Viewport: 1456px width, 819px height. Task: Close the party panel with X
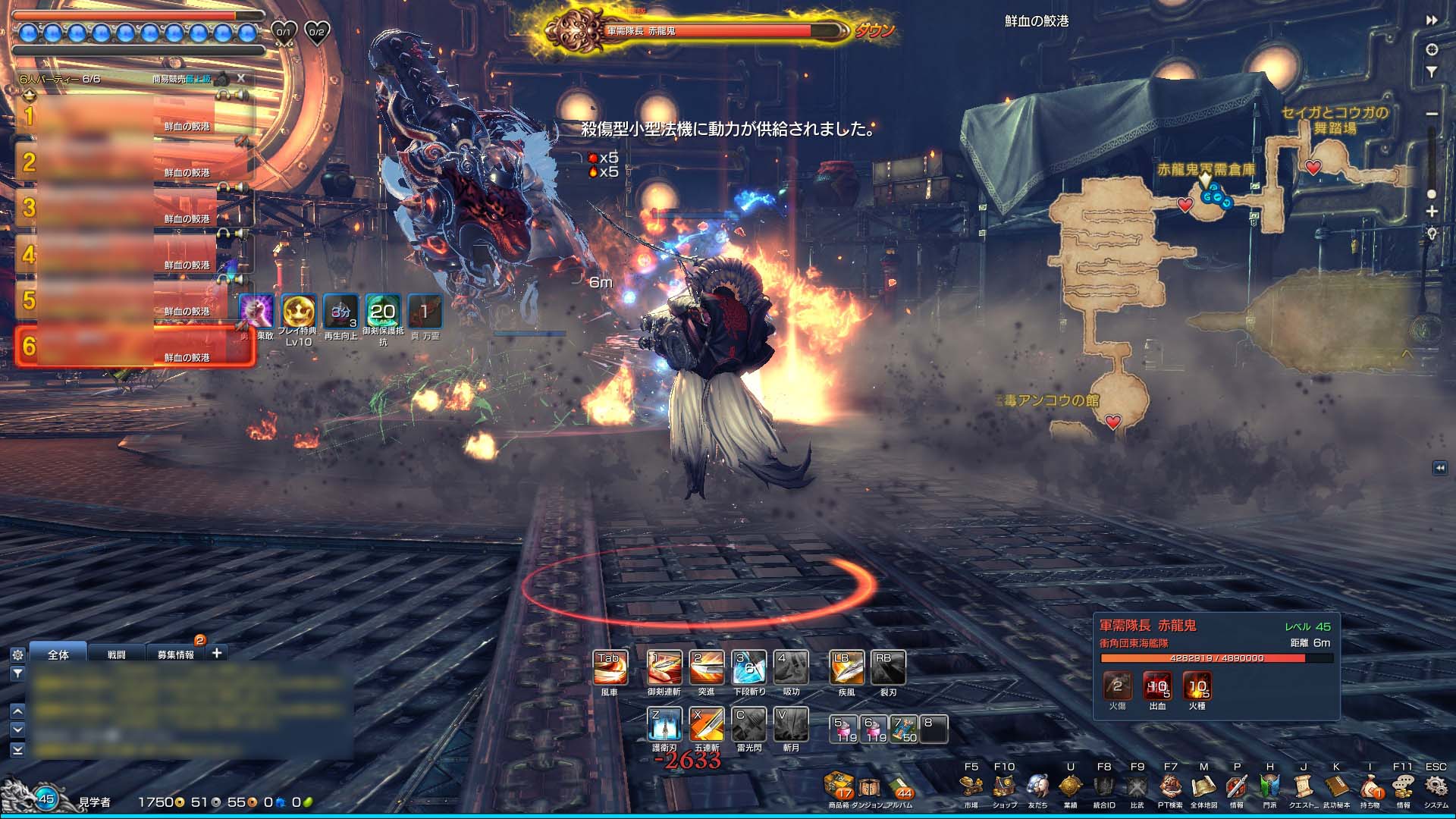241,78
